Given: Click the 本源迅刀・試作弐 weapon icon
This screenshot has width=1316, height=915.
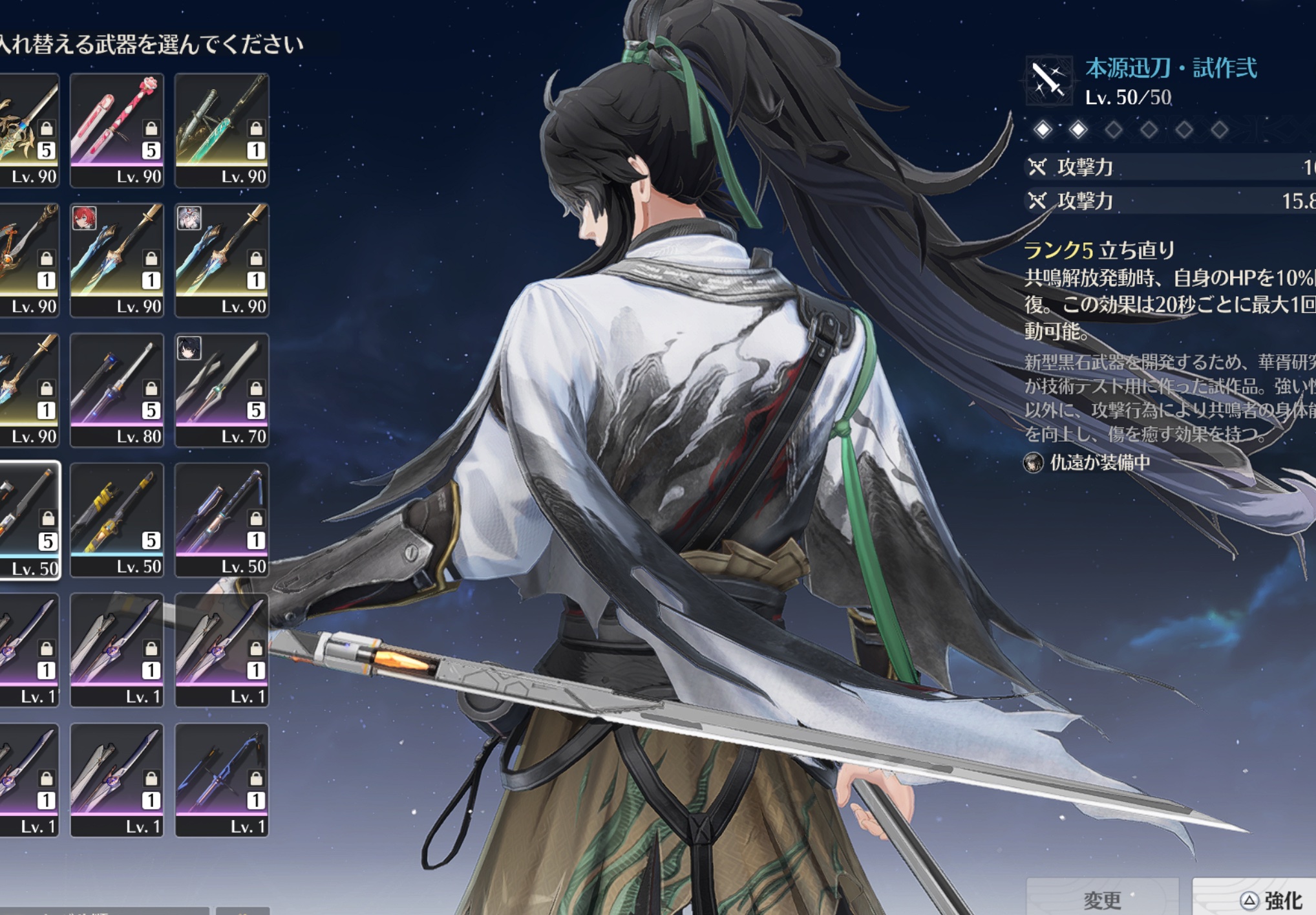Looking at the screenshot, I should 1048,81.
